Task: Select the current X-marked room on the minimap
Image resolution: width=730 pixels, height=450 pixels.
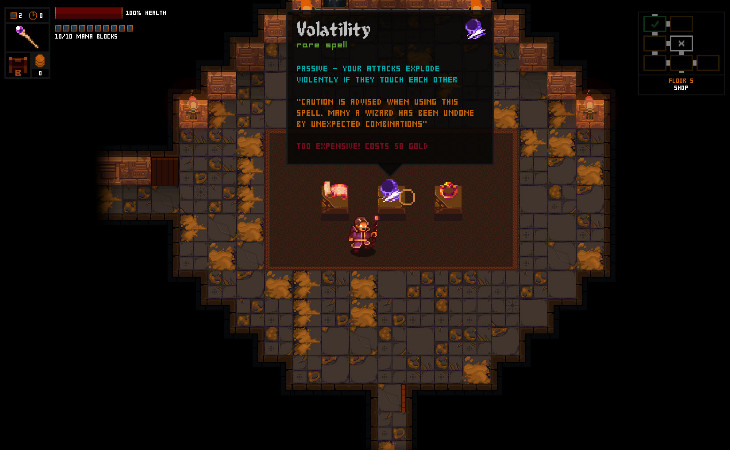Action: pyautogui.click(x=680, y=43)
